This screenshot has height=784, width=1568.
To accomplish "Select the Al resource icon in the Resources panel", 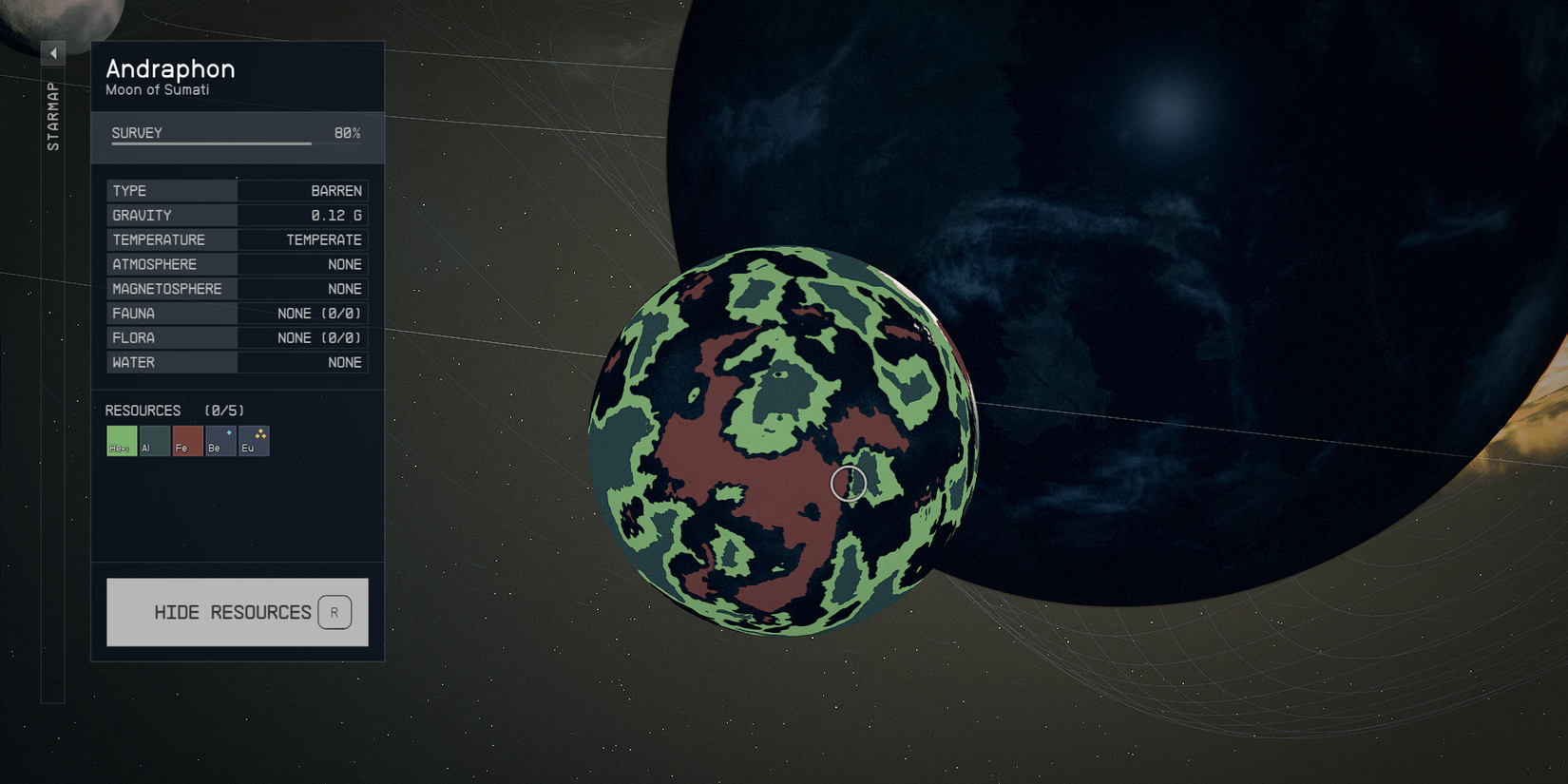I will pyautogui.click(x=154, y=440).
